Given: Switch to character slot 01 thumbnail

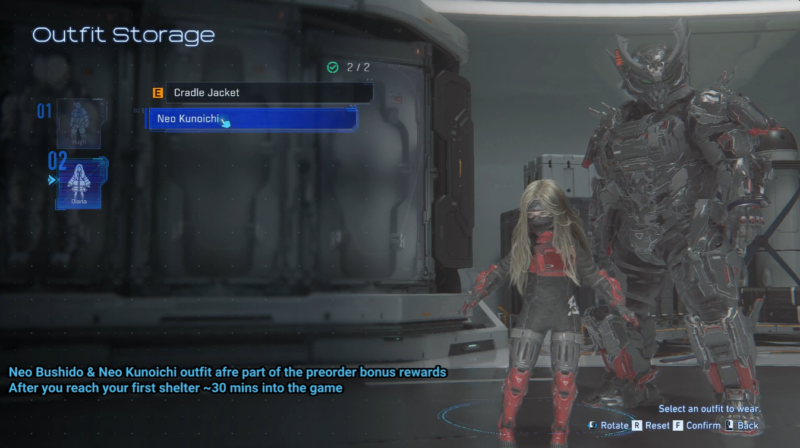Looking at the screenshot, I should coord(79,123).
